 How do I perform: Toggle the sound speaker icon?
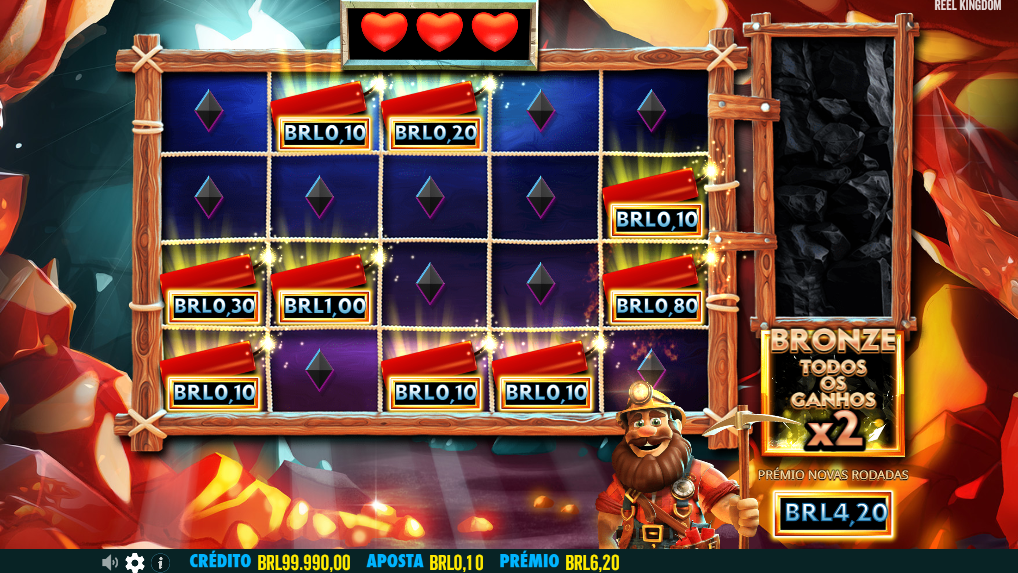click(x=110, y=562)
